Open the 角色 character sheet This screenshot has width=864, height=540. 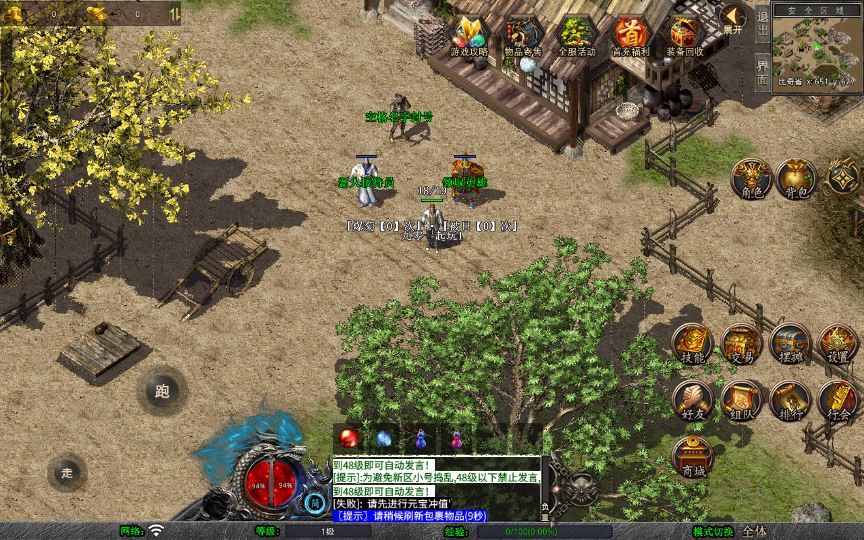[750, 177]
